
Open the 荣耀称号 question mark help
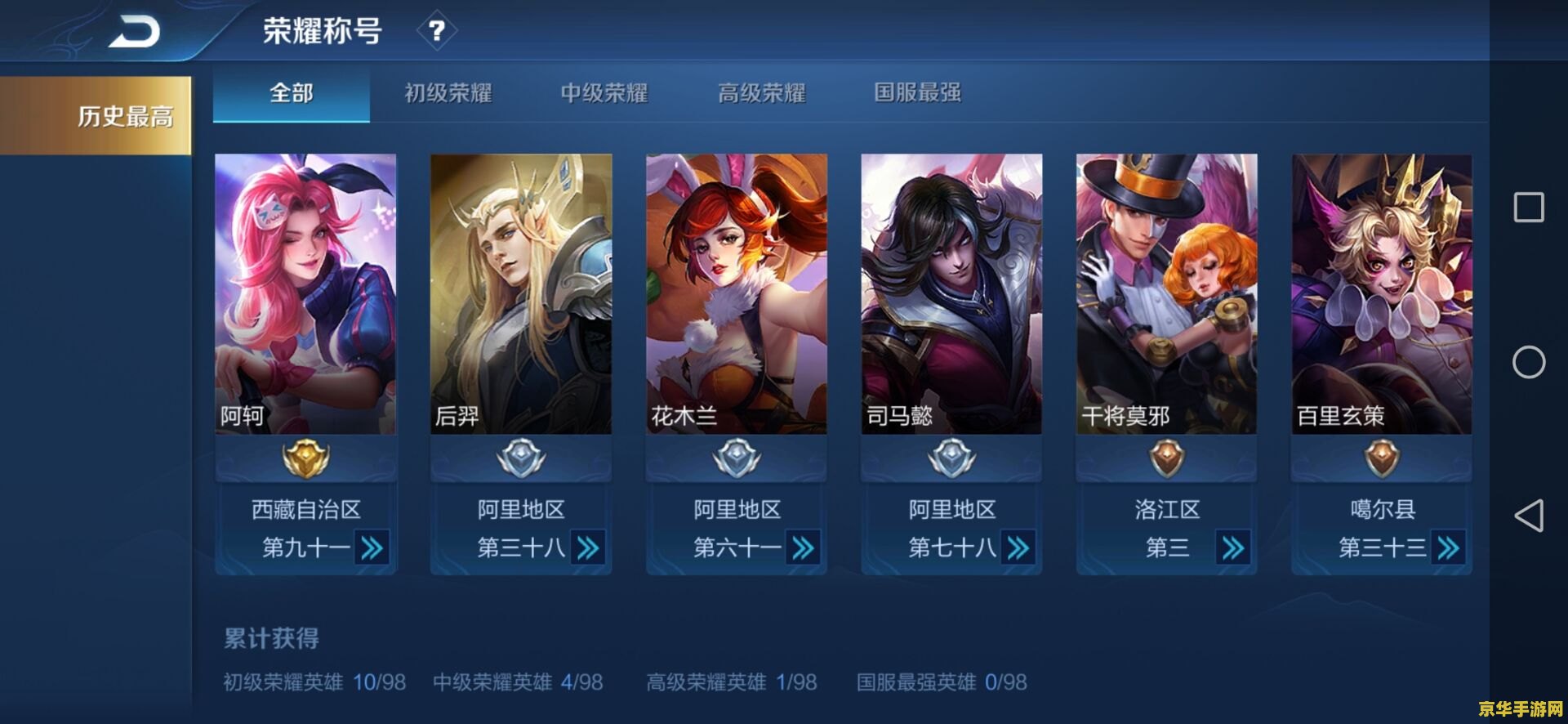tap(437, 31)
